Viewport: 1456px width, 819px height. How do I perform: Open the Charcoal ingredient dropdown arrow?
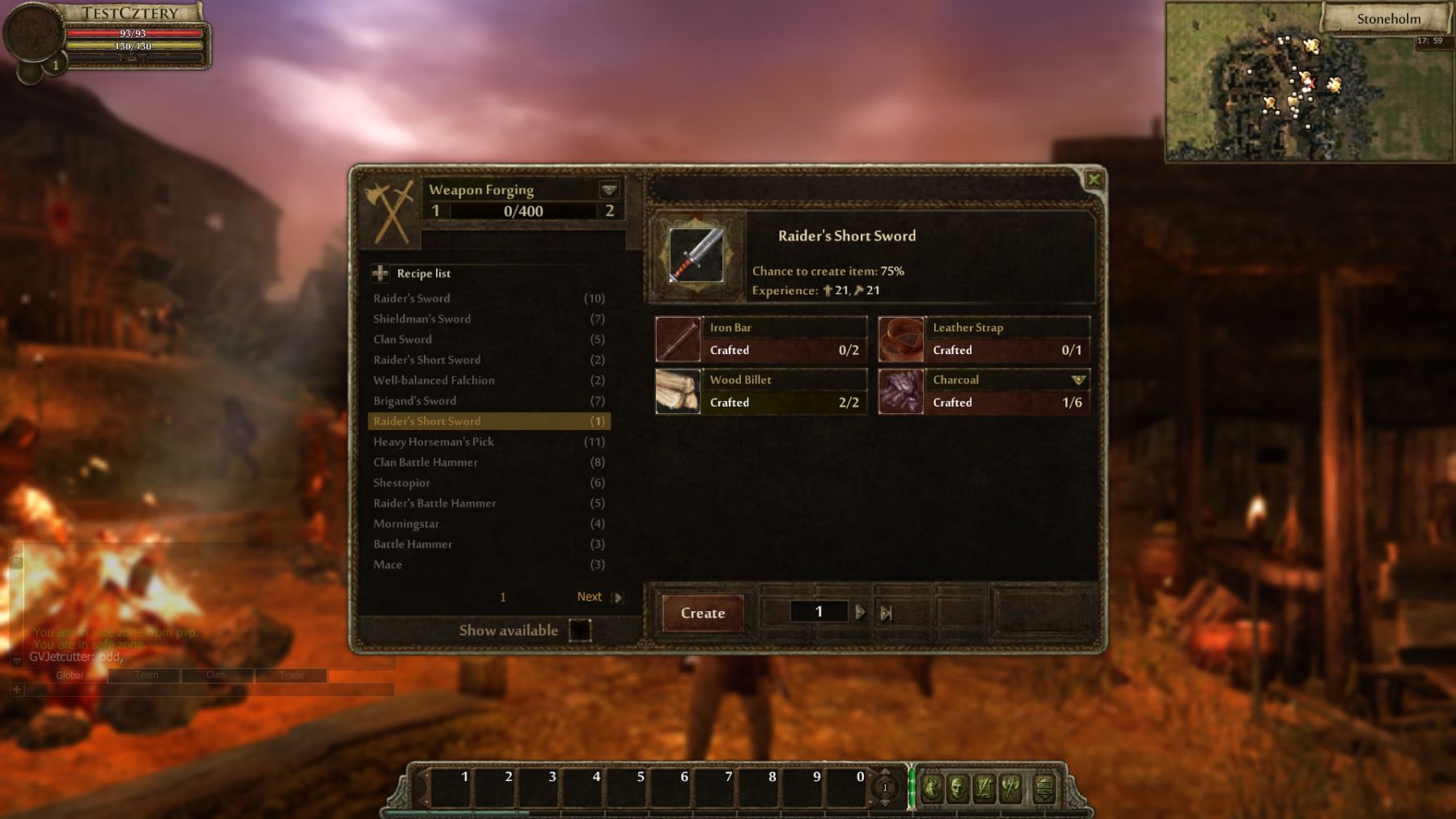point(1077,380)
